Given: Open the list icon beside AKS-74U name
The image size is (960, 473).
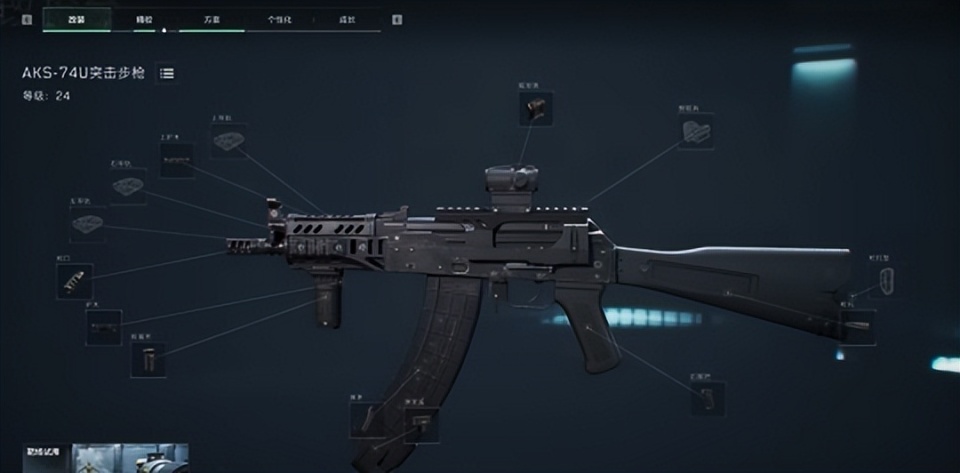Looking at the screenshot, I should tap(167, 73).
